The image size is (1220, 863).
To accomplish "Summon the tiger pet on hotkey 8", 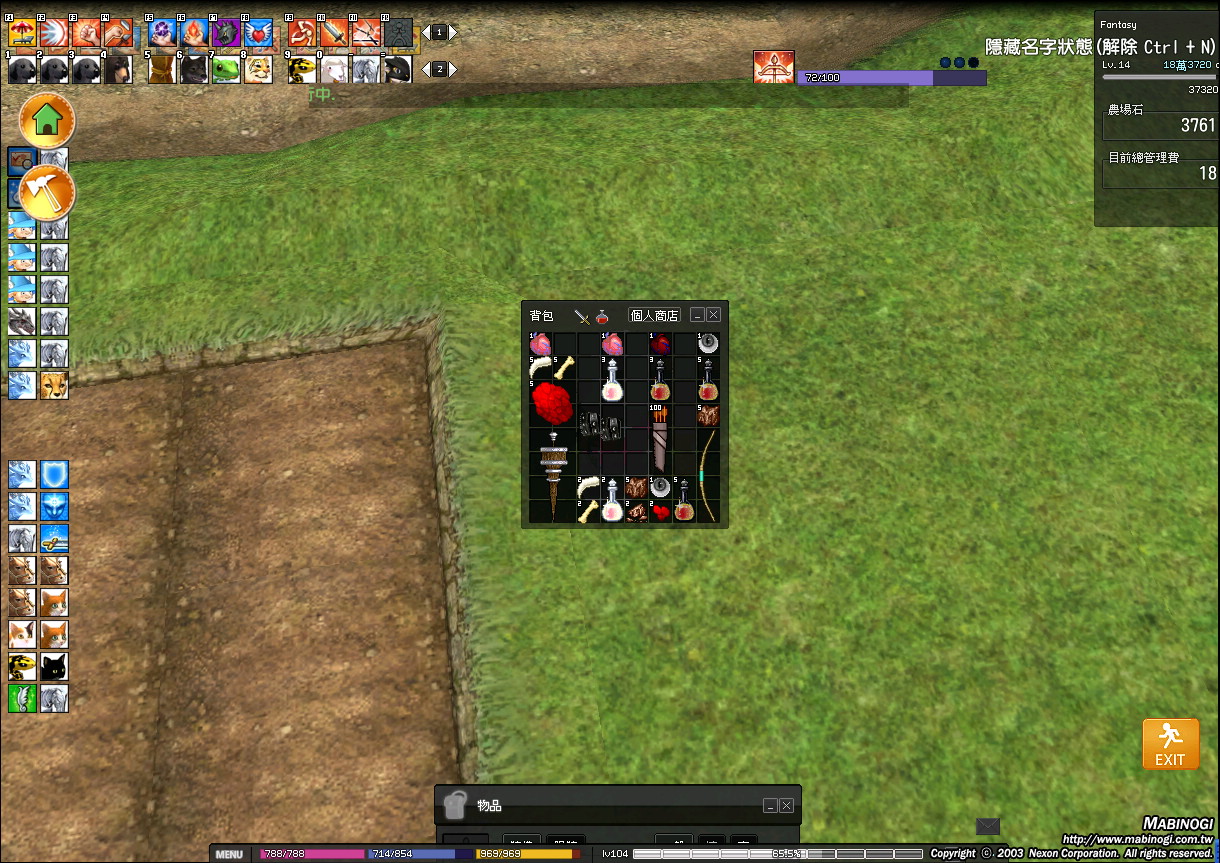I will tap(258, 69).
